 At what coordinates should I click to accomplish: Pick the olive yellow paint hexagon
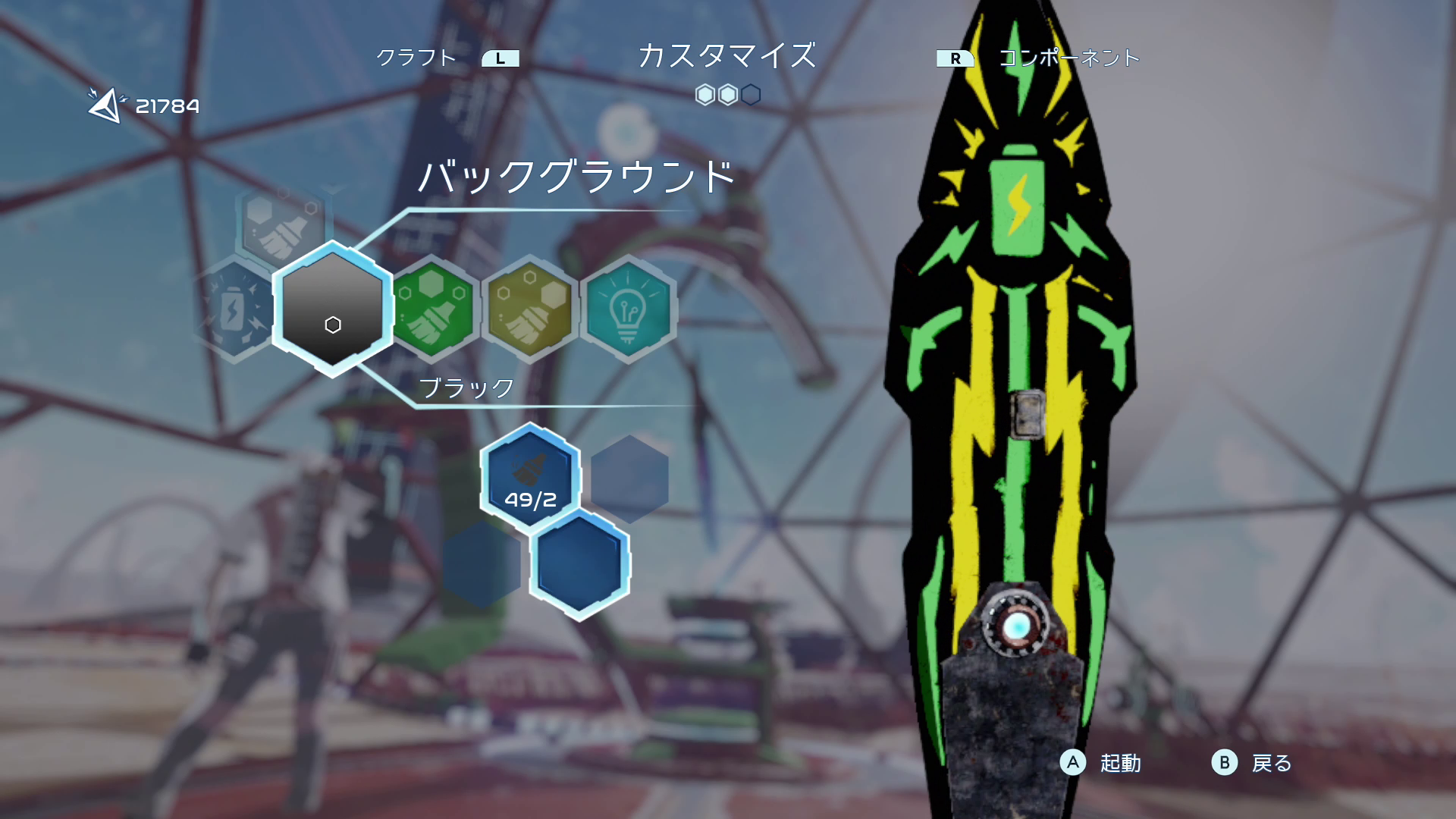coord(529,307)
